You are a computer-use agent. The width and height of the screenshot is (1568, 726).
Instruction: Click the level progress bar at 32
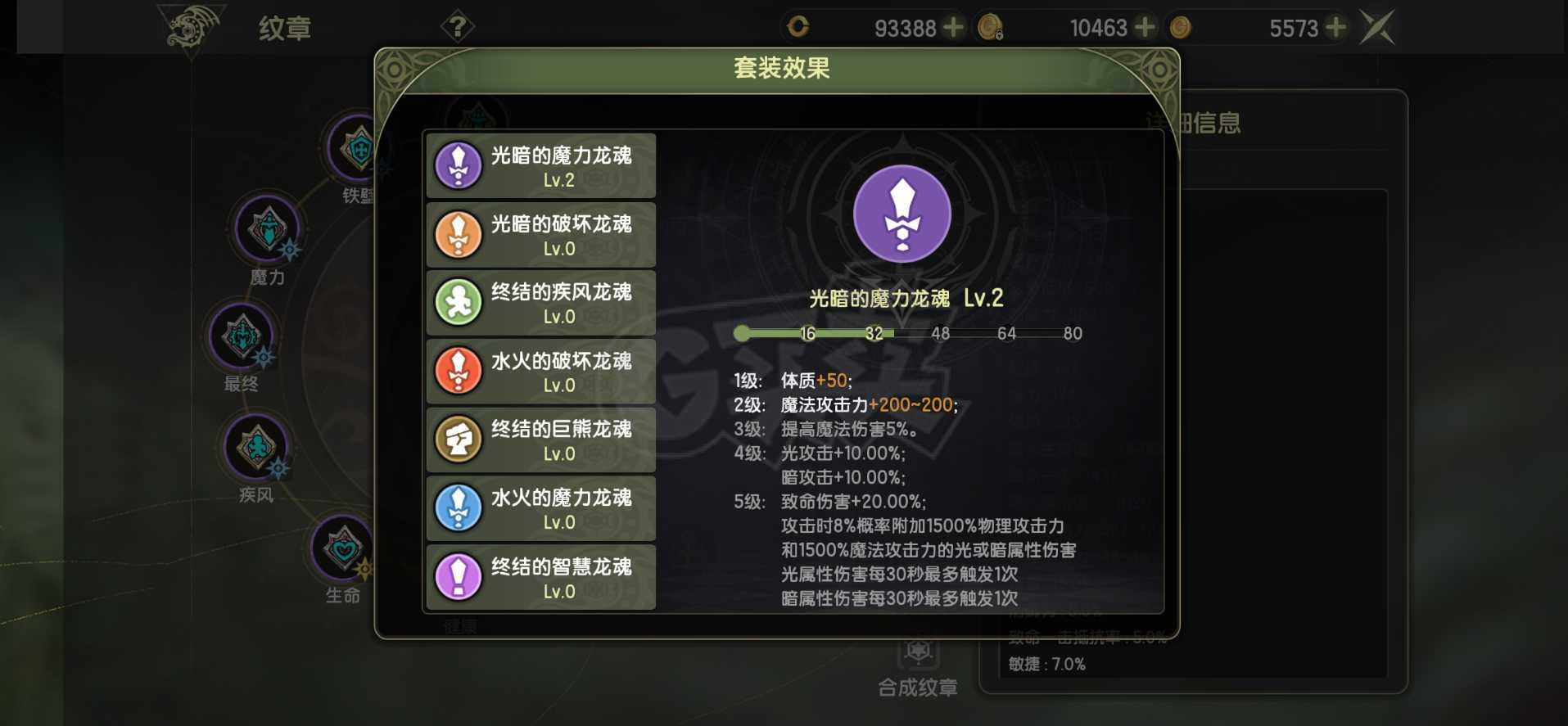point(875,333)
